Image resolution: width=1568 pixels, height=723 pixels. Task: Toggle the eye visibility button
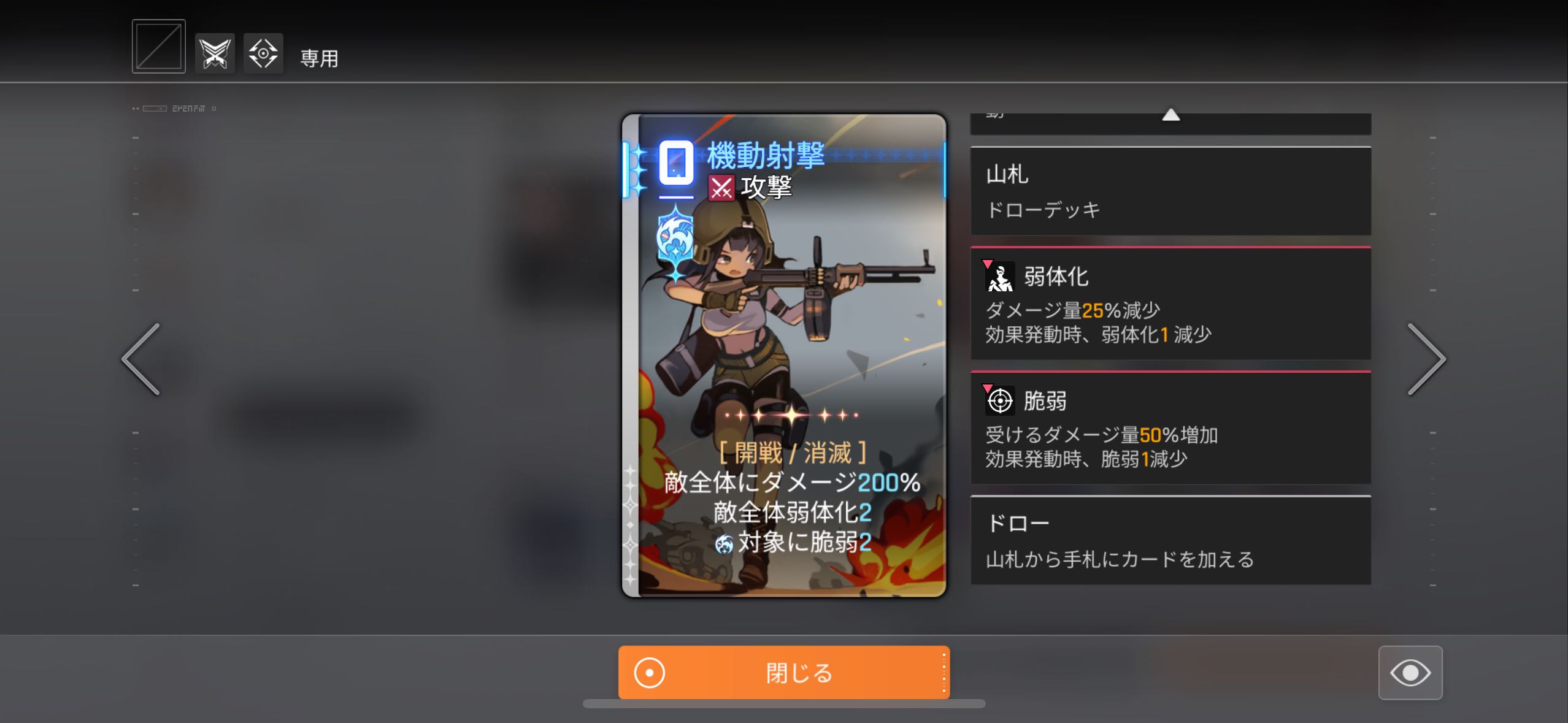[x=1410, y=673]
